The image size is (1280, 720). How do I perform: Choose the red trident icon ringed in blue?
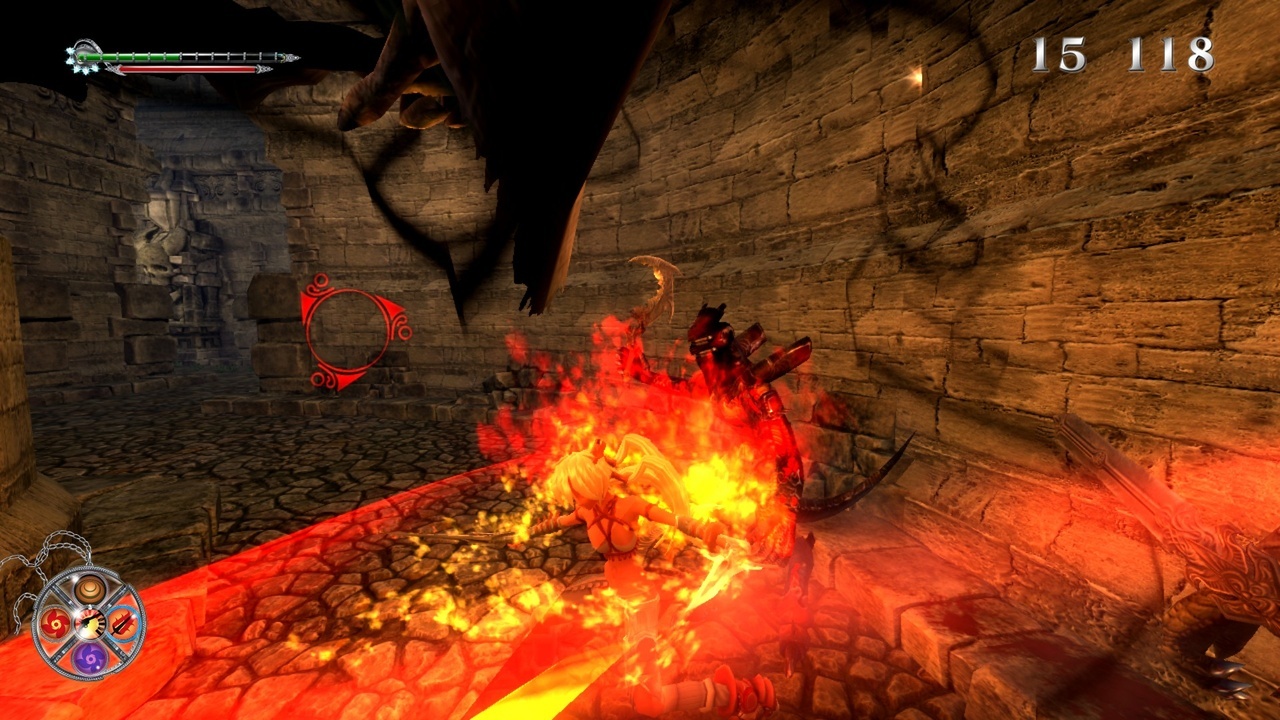(124, 625)
